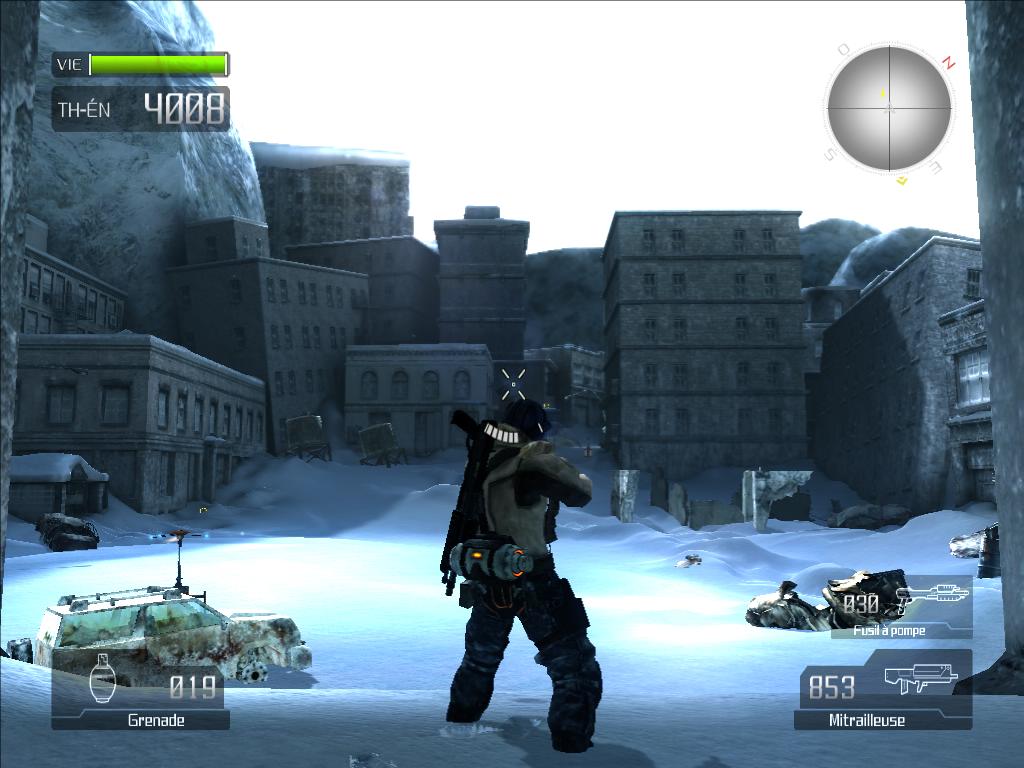Switch to the Fusil à pompe weapon
The width and height of the screenshot is (1024, 768).
902,608
